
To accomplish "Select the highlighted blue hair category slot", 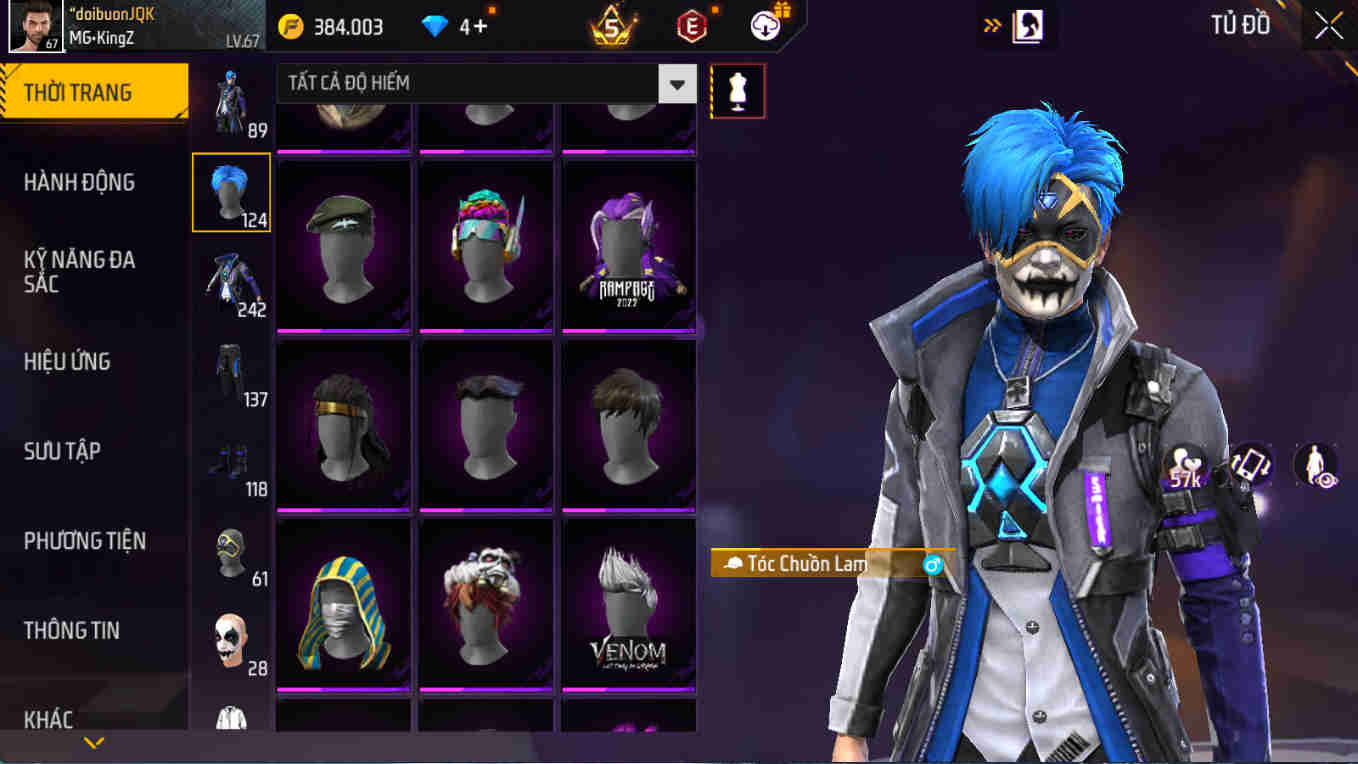I will 231,191.
